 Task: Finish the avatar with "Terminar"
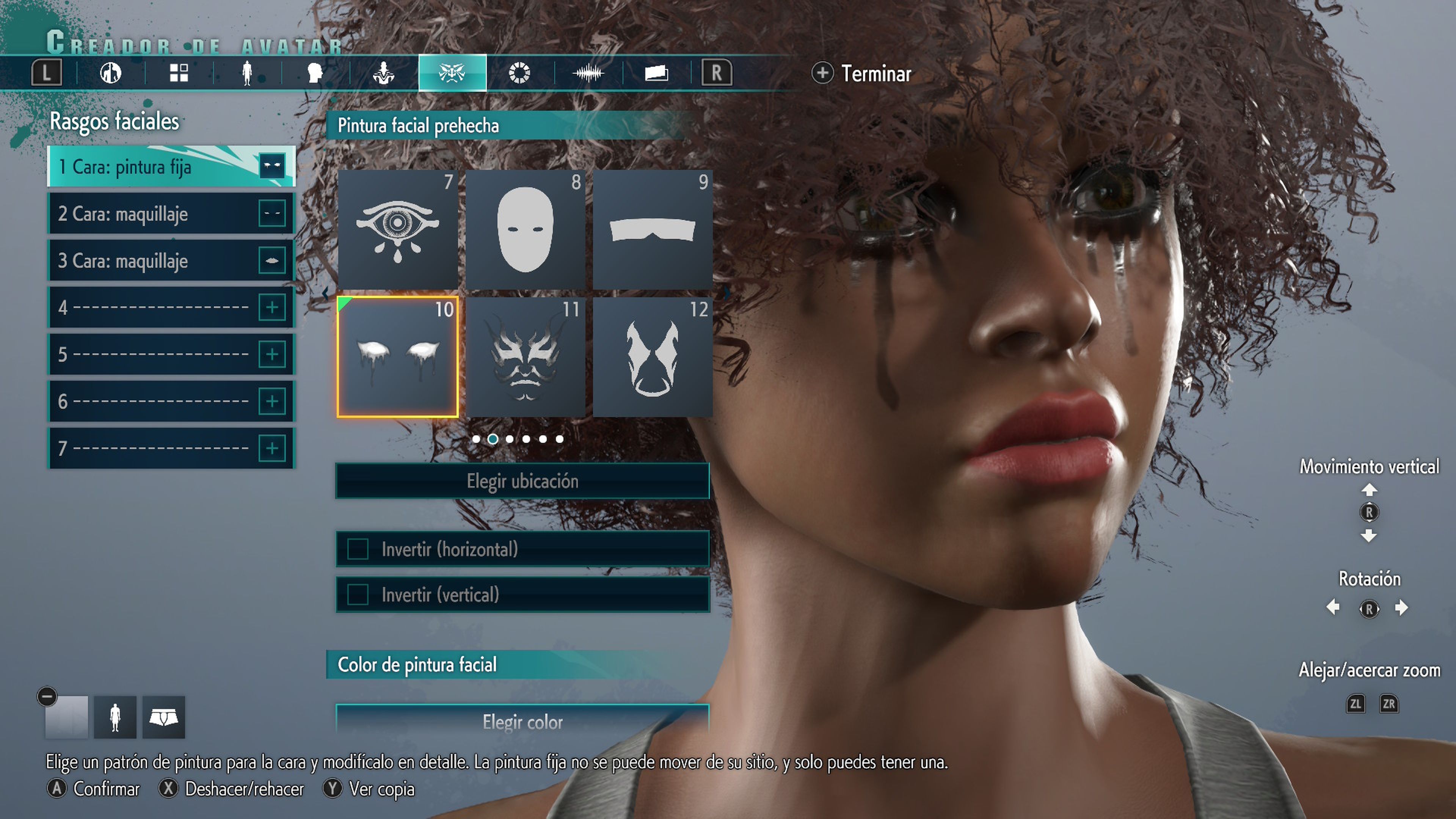pyautogui.click(x=862, y=74)
